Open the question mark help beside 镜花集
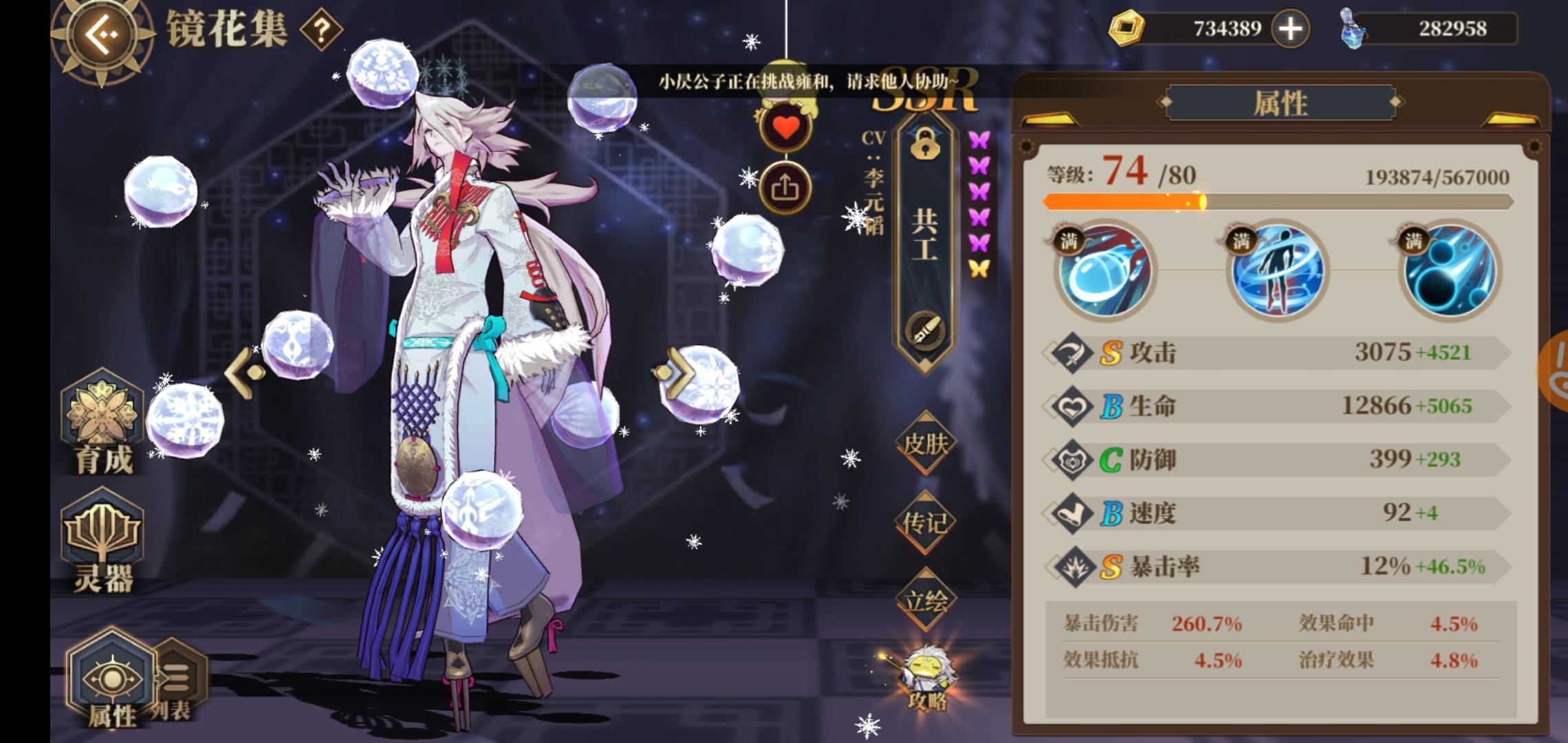 (320, 29)
